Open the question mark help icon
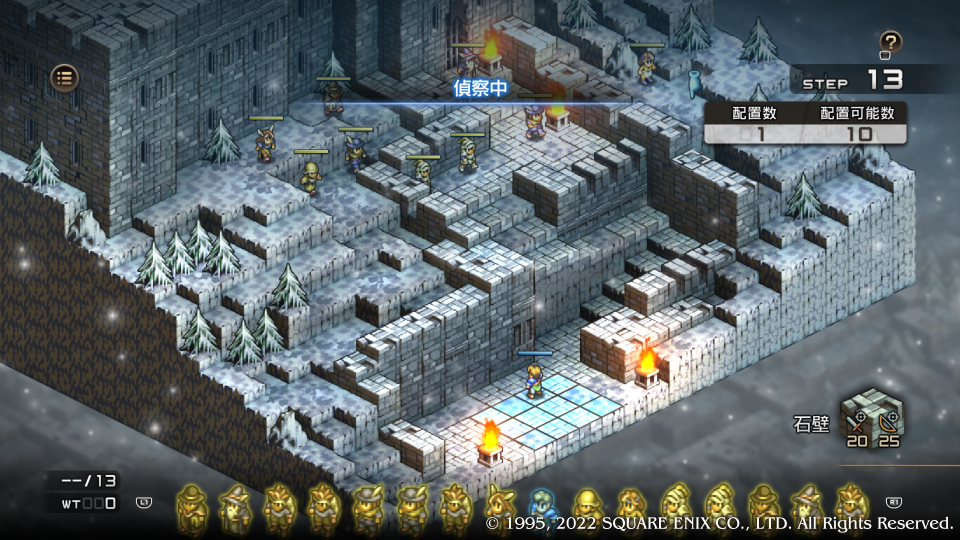 890,43
